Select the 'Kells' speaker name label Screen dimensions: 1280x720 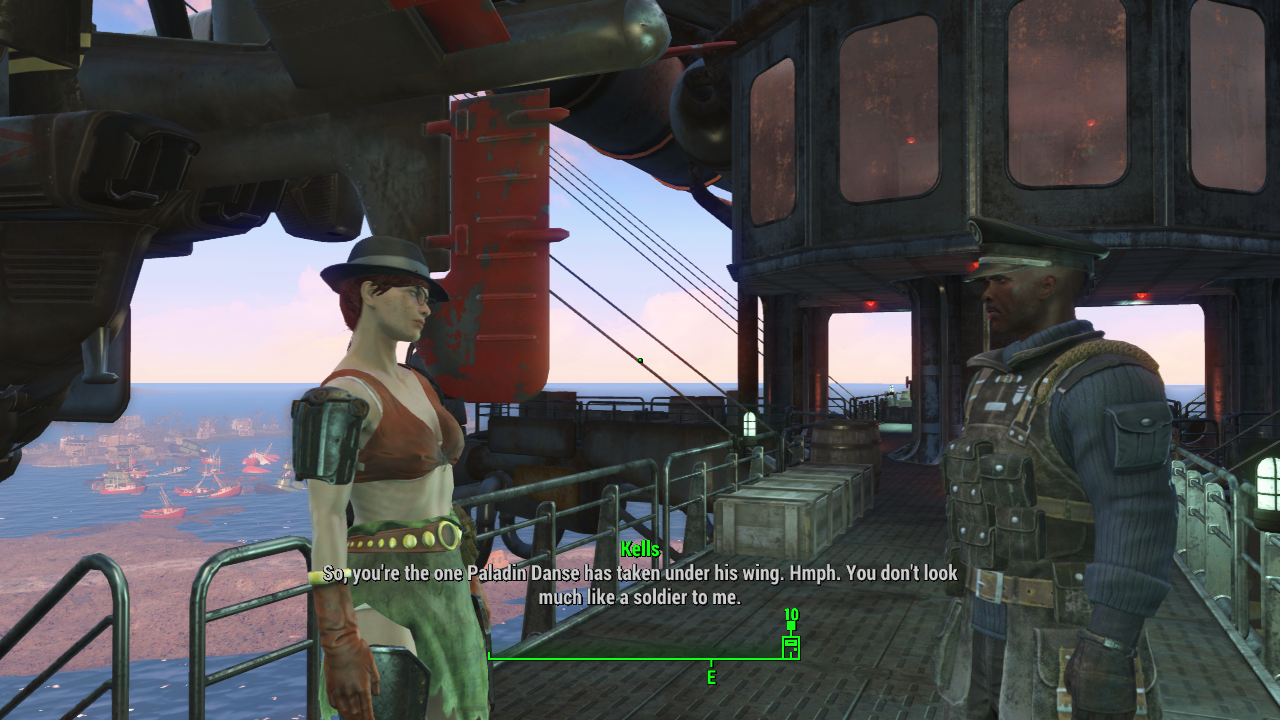pos(639,548)
